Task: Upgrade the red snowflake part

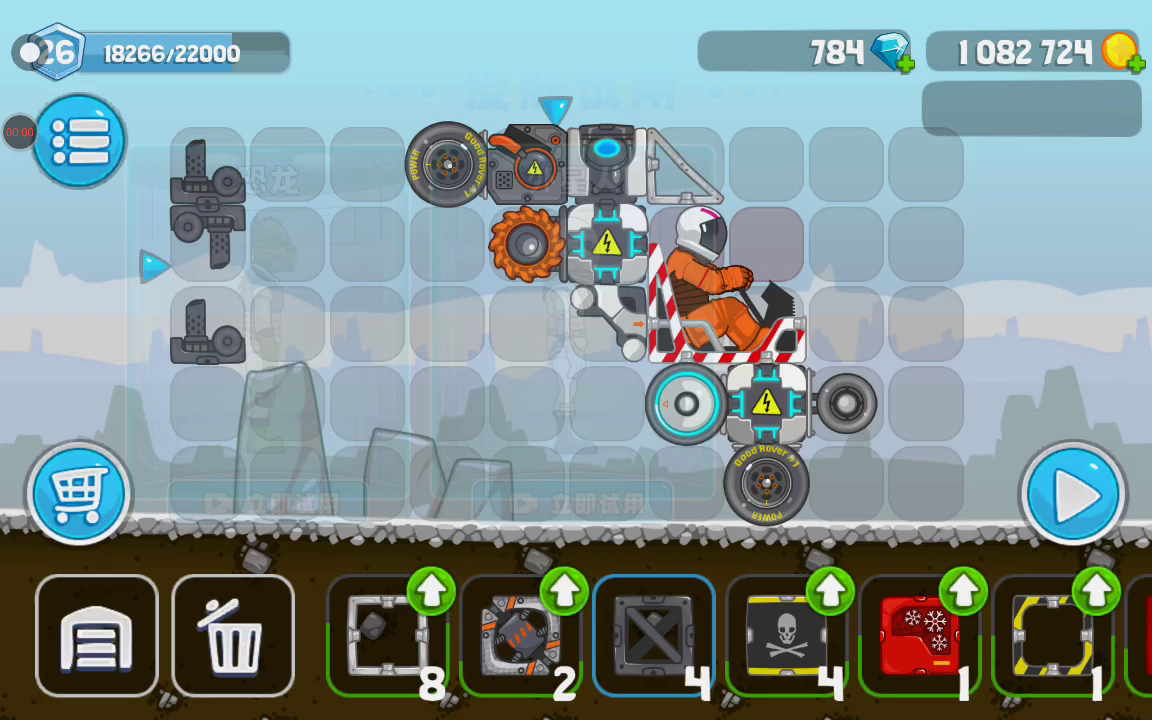Action: (963, 591)
